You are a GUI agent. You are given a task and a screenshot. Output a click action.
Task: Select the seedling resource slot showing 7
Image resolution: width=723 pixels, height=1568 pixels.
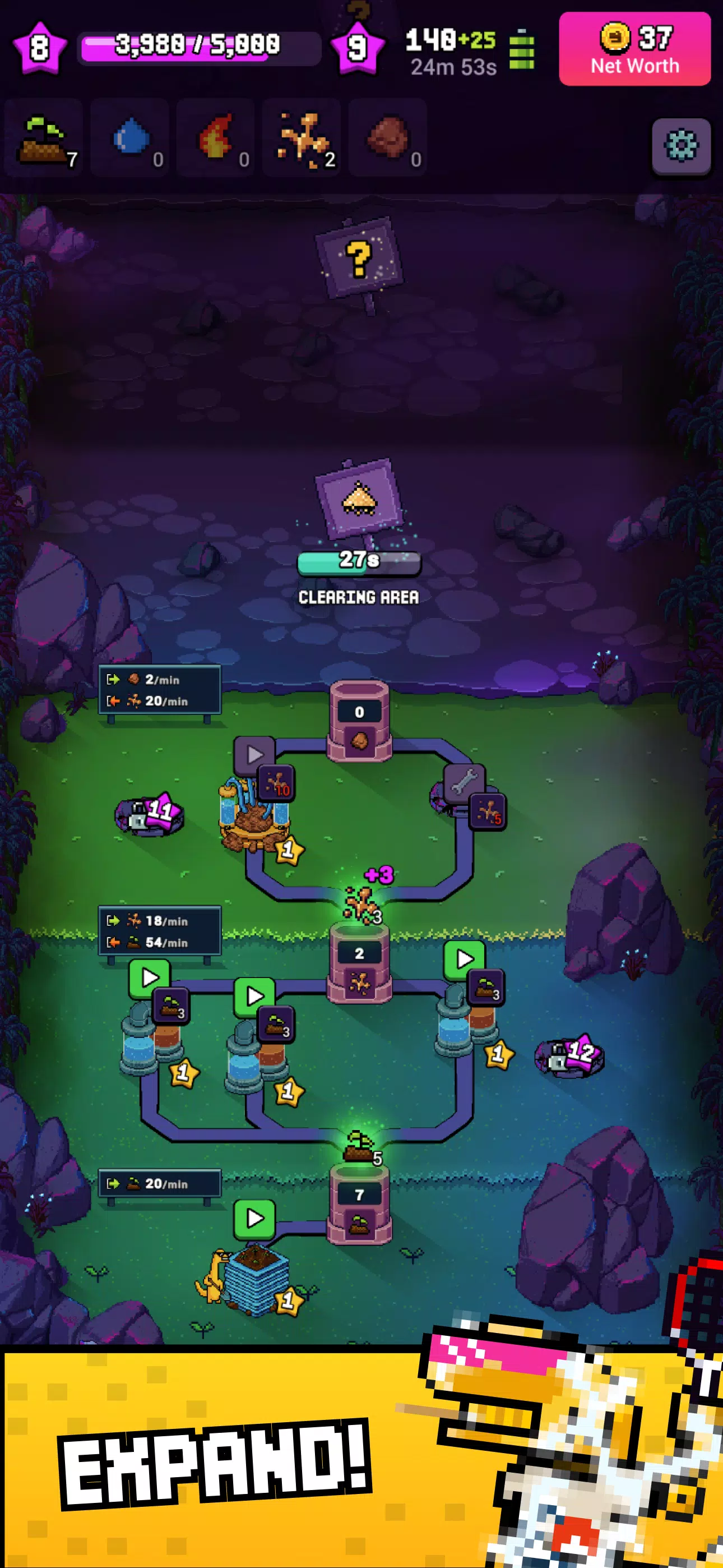44,139
